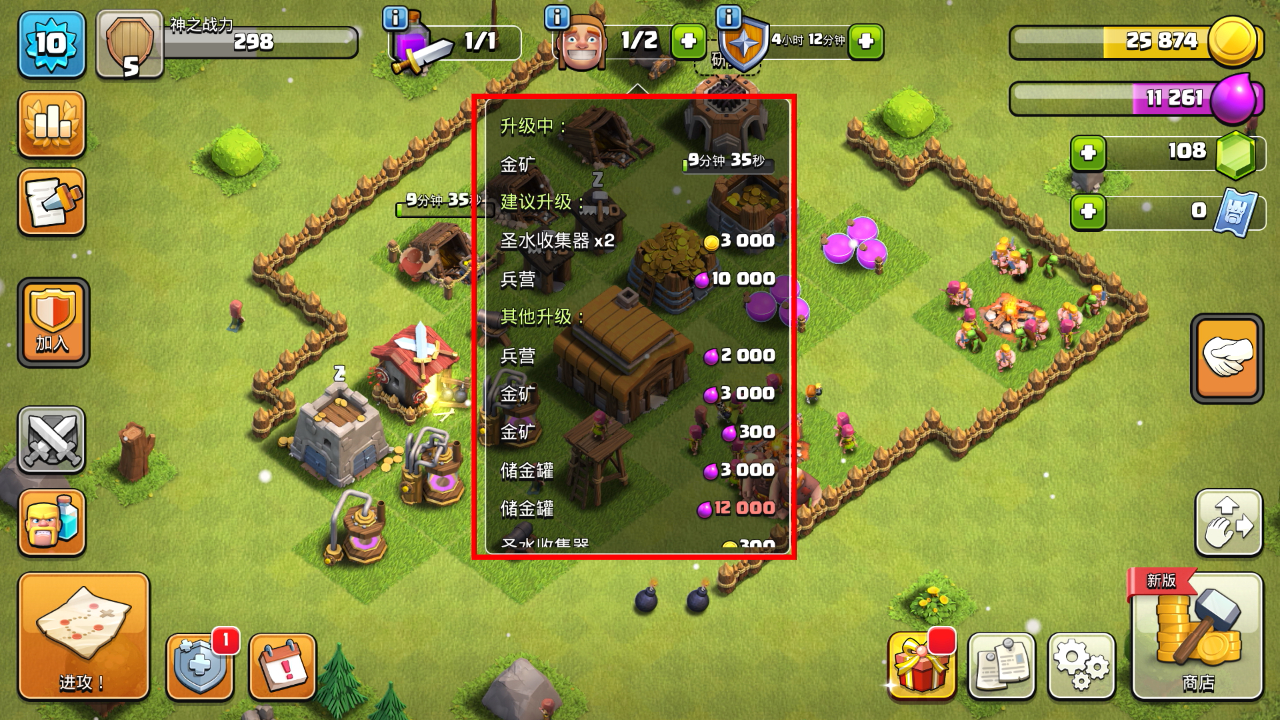Open the clan join (加入) shield
The height and width of the screenshot is (720, 1280).
pyautogui.click(x=53, y=322)
